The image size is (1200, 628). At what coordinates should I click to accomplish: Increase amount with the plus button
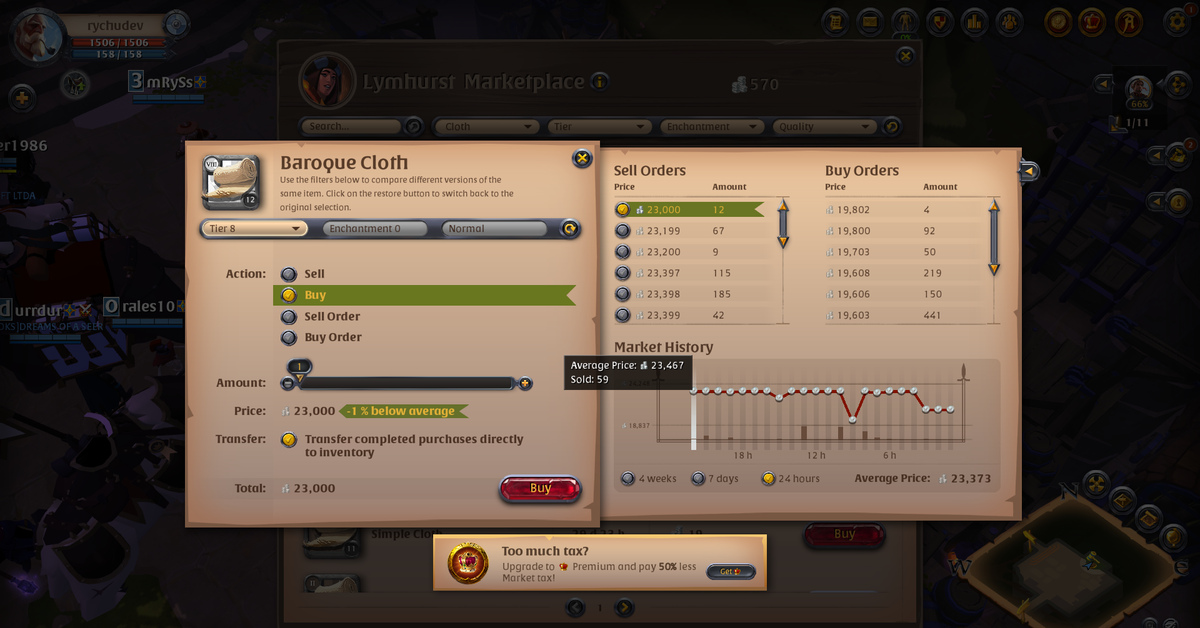[x=525, y=384]
